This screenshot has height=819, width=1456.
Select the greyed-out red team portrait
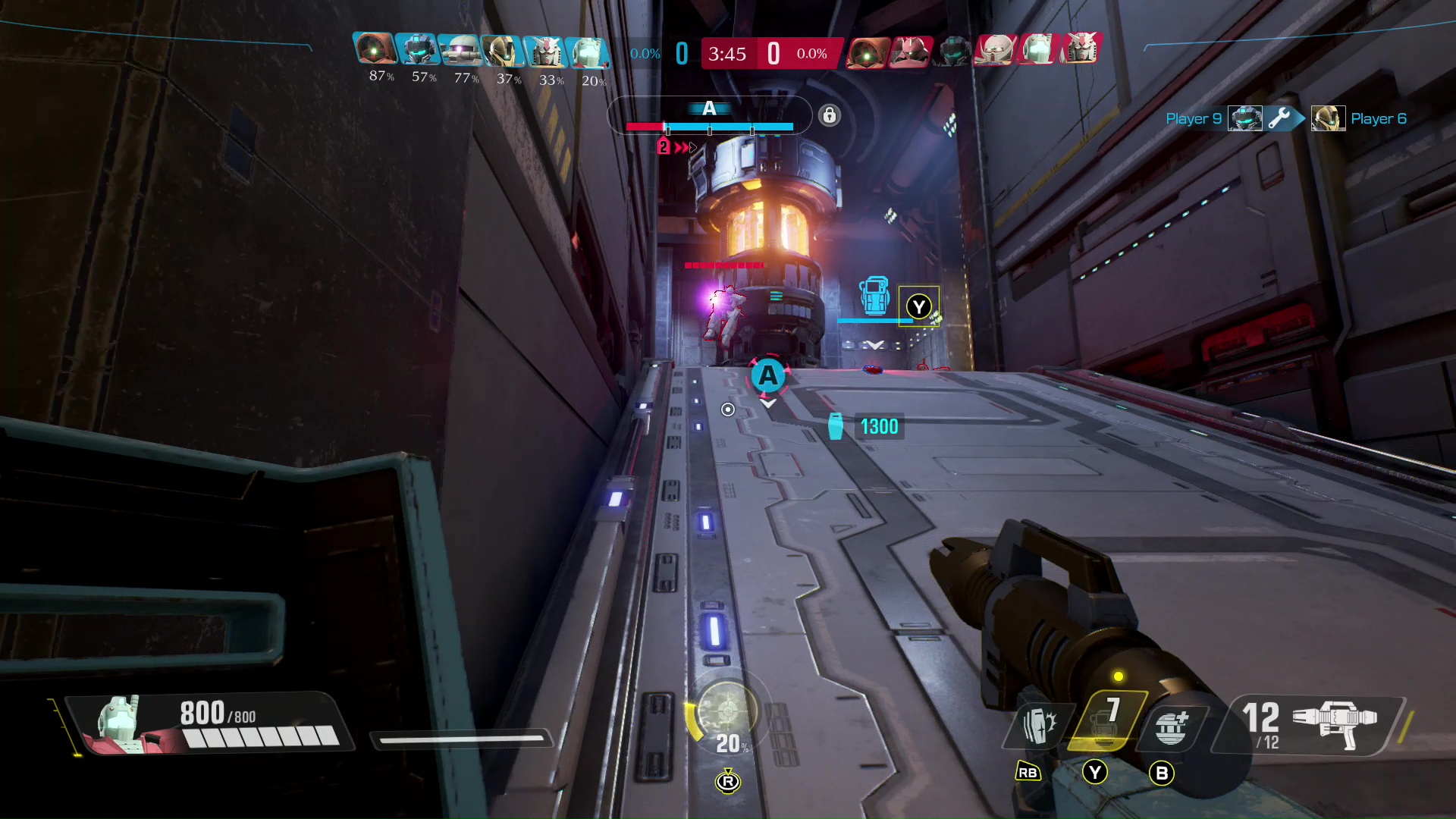(952, 51)
